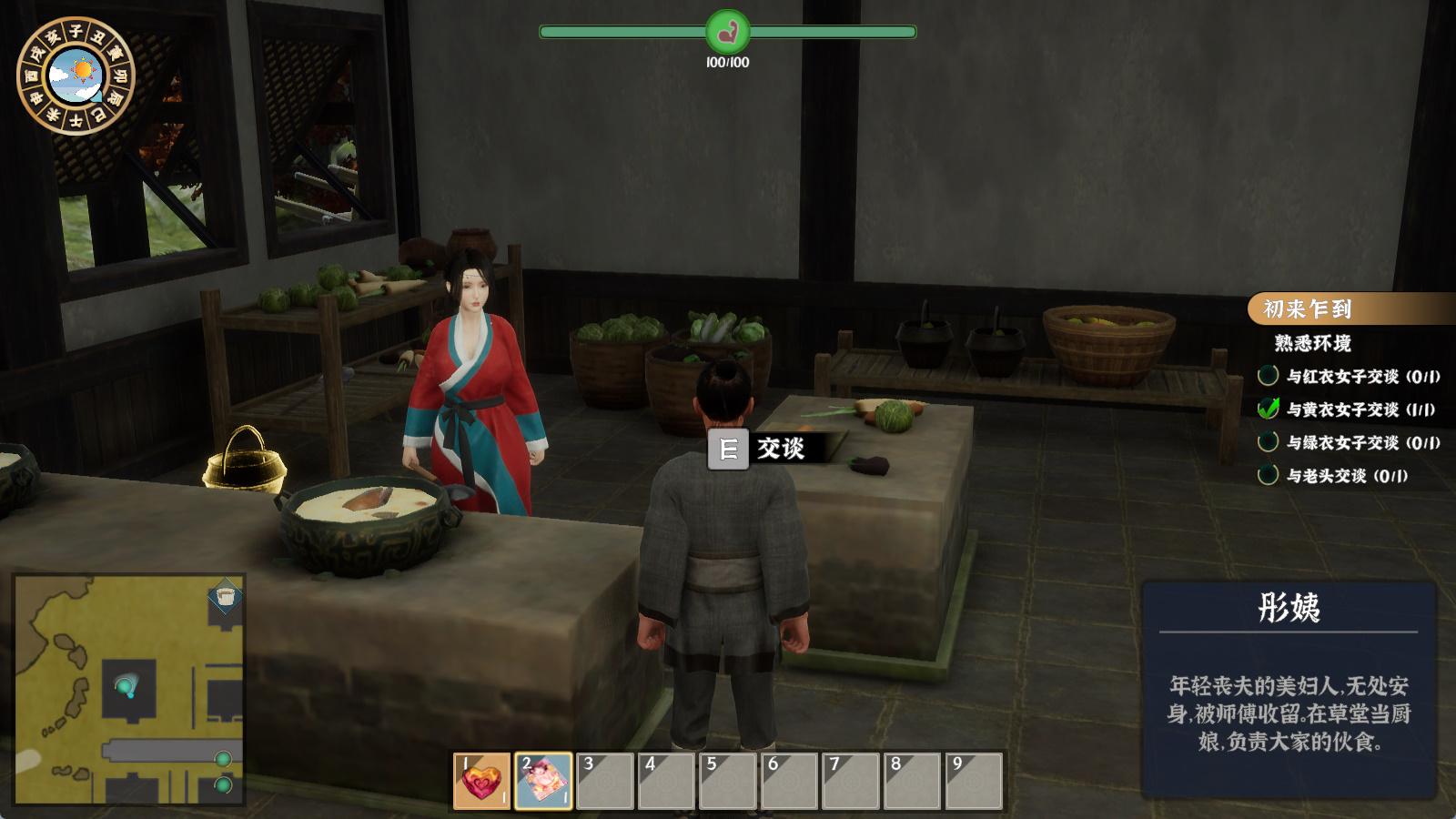The image size is (1456, 819).
Task: Select objective 与老头交谈
Action: click(1334, 475)
